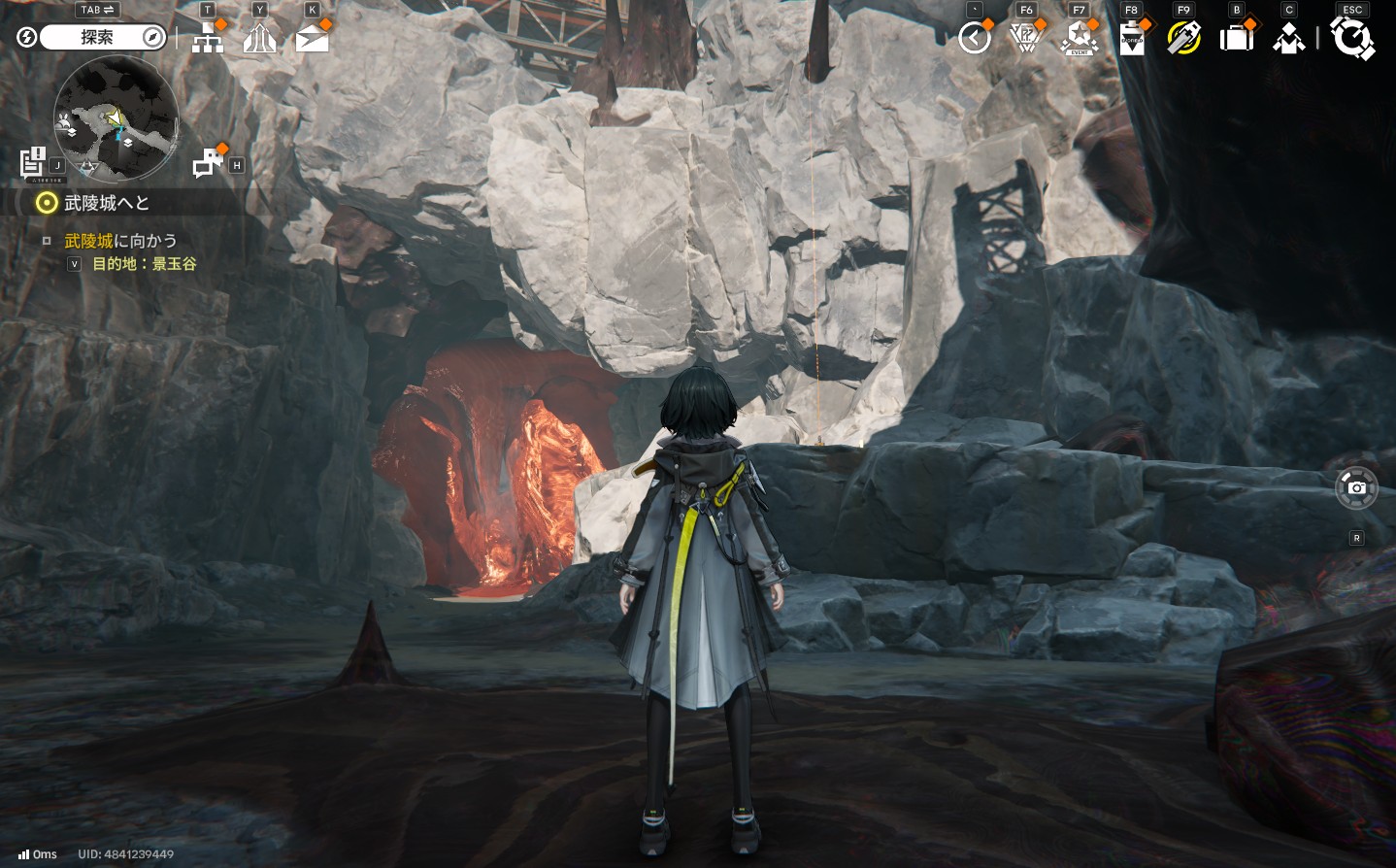
Task: Open the winged emblem pass icon
Action: [1026, 39]
